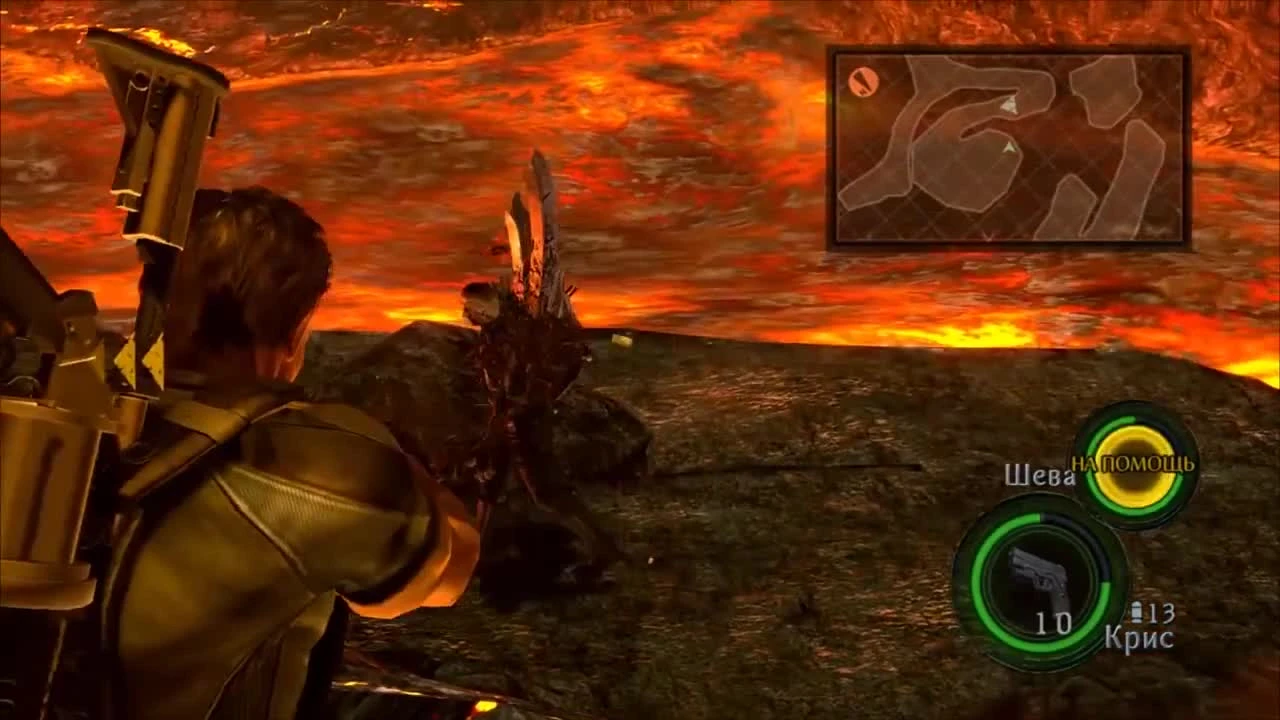The height and width of the screenshot is (720, 1280).
Task: Click the yellow item glint near the rocks
Action: 620,340
